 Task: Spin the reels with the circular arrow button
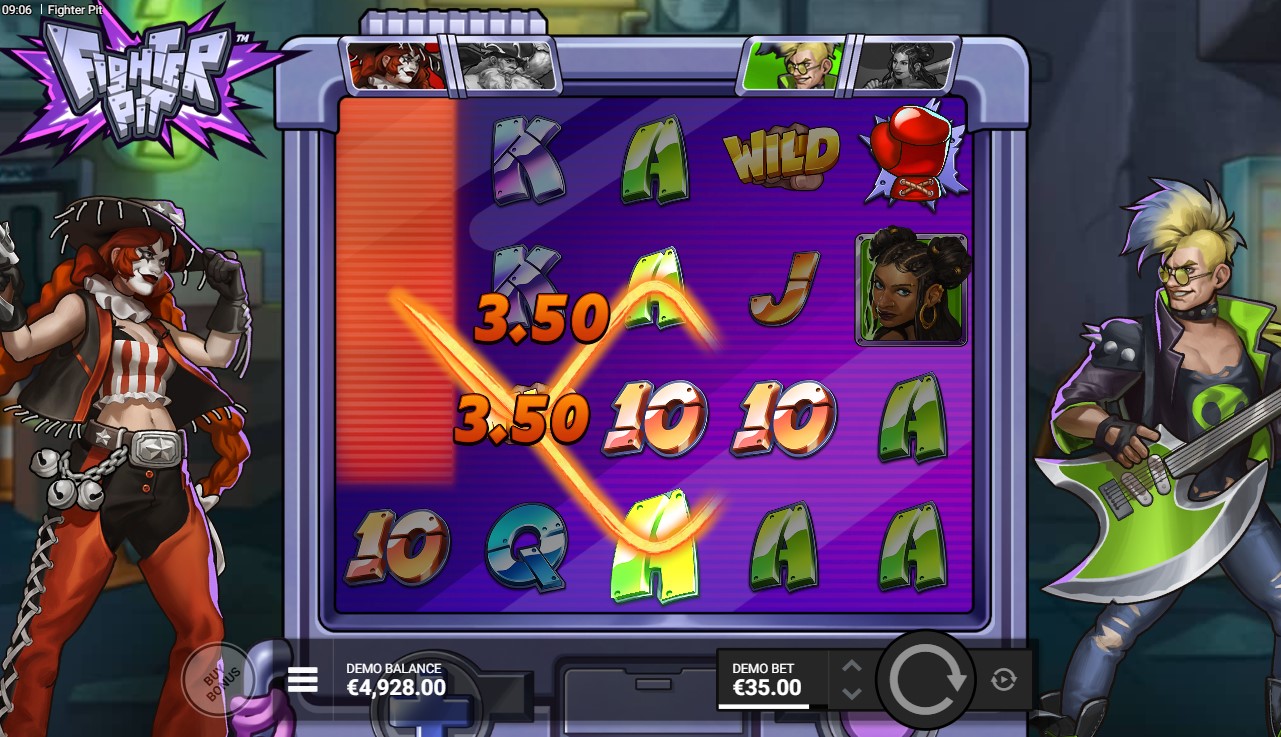(x=926, y=680)
